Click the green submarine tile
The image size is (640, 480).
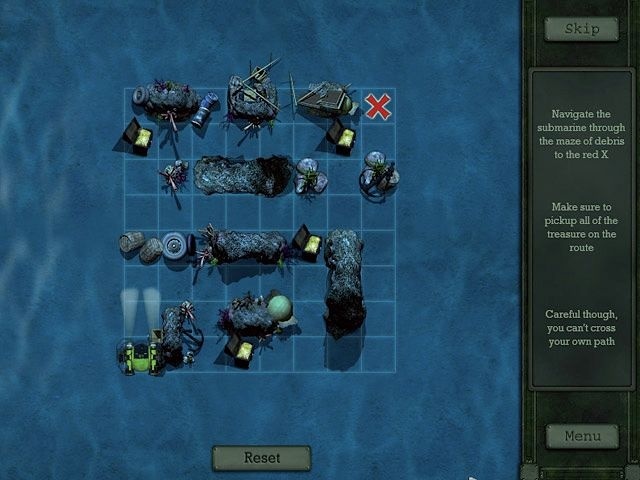click(142, 355)
